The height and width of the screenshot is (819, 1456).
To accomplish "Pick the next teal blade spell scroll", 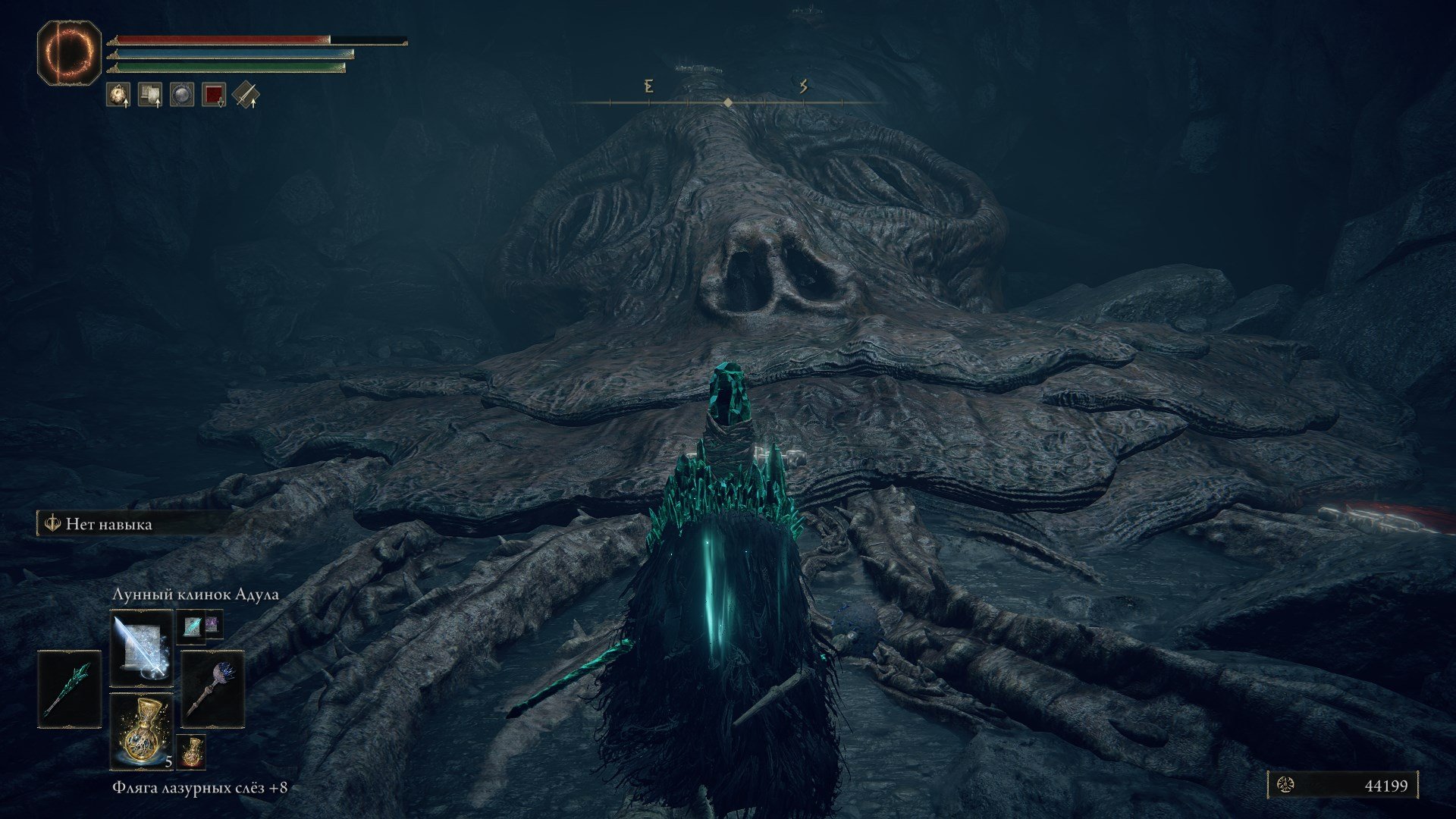I will (191, 626).
